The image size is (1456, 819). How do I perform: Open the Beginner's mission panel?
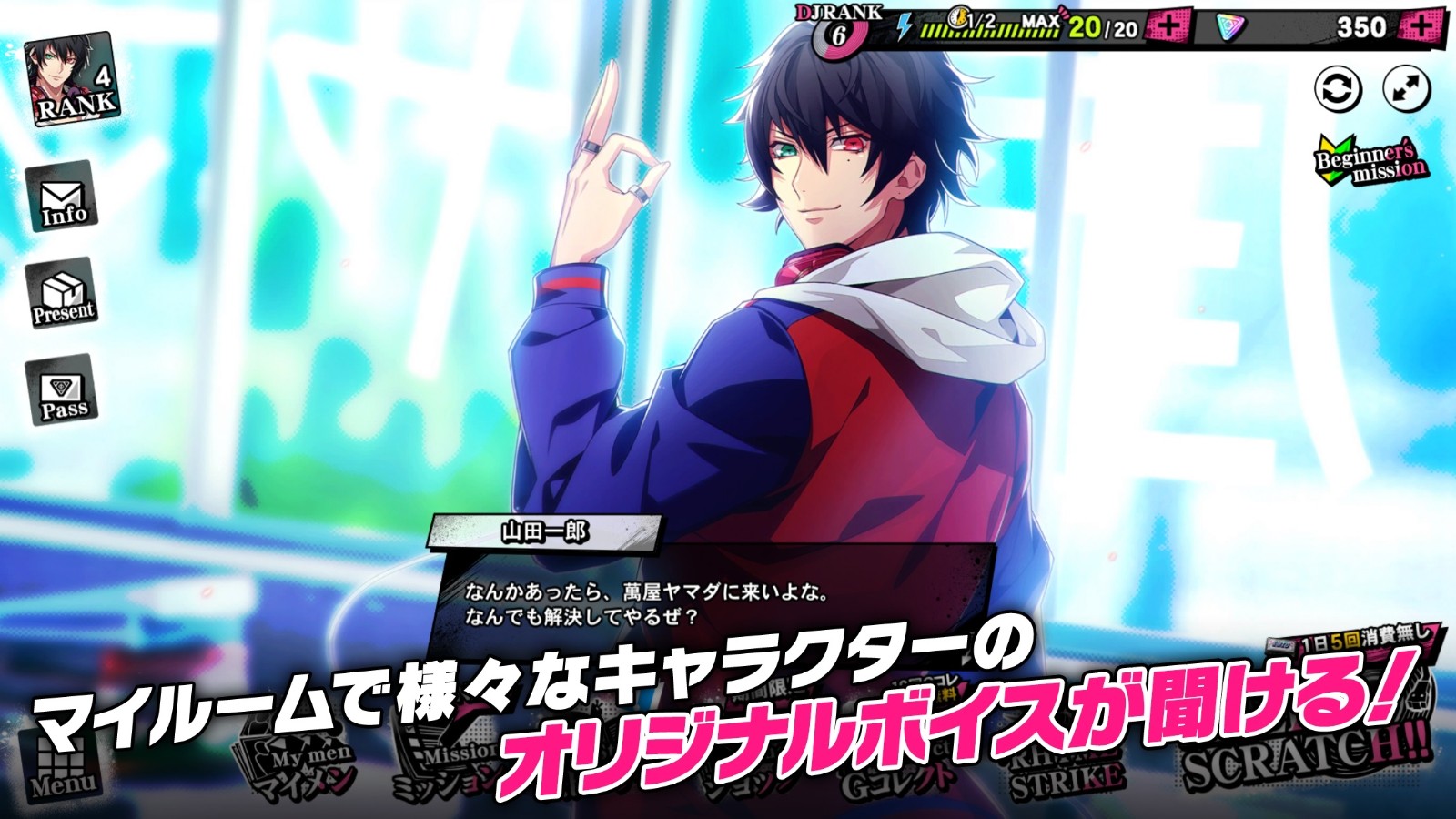(x=1370, y=162)
